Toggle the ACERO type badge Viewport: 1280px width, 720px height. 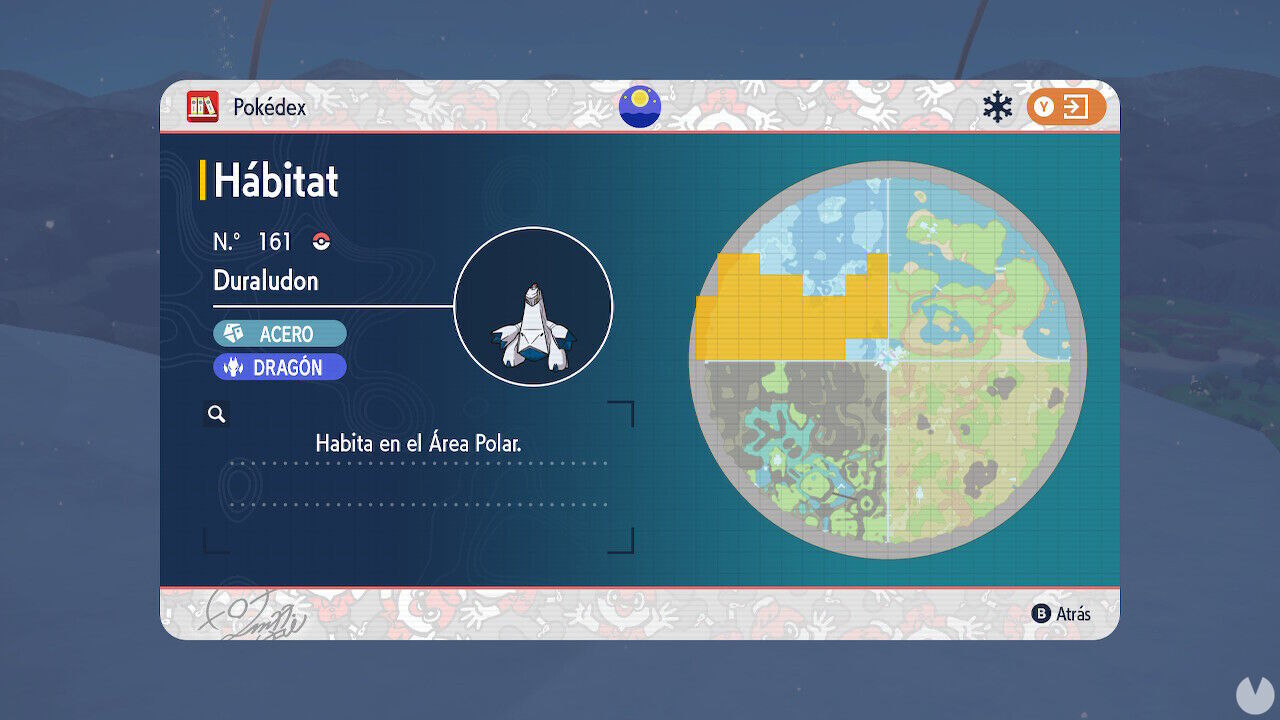280,333
